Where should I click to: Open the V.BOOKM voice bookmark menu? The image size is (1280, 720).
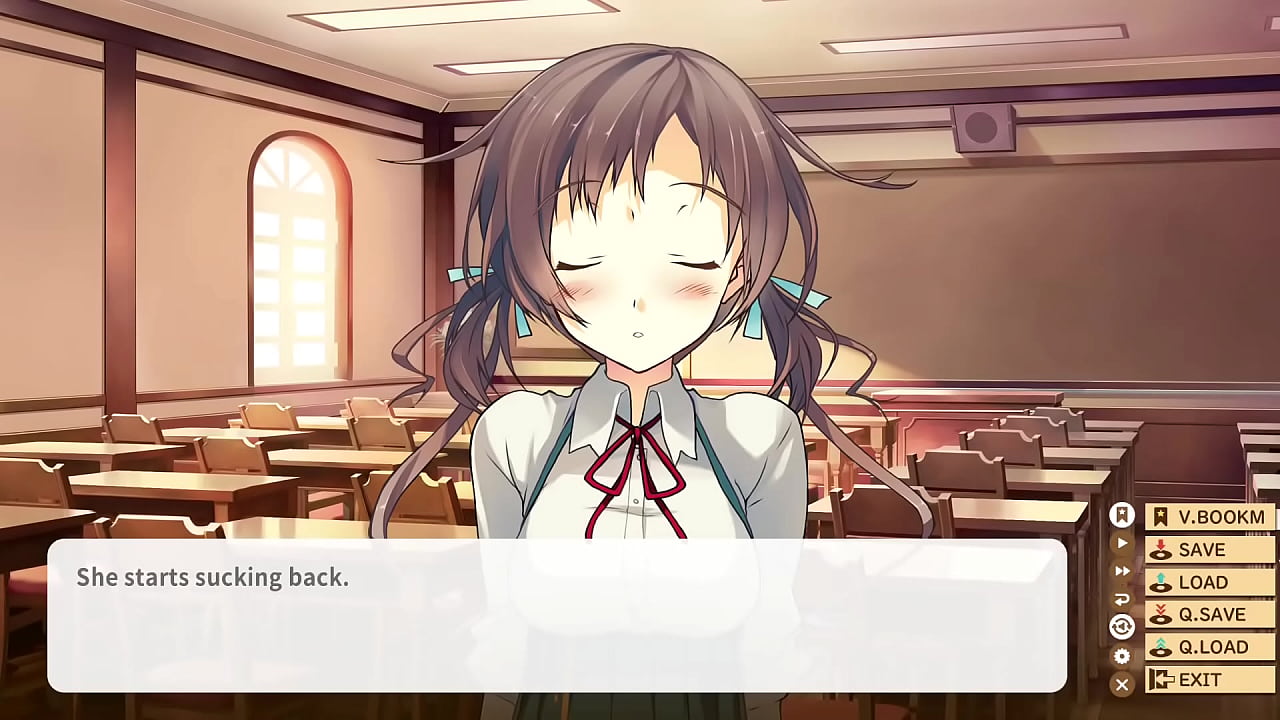pyautogui.click(x=1210, y=517)
